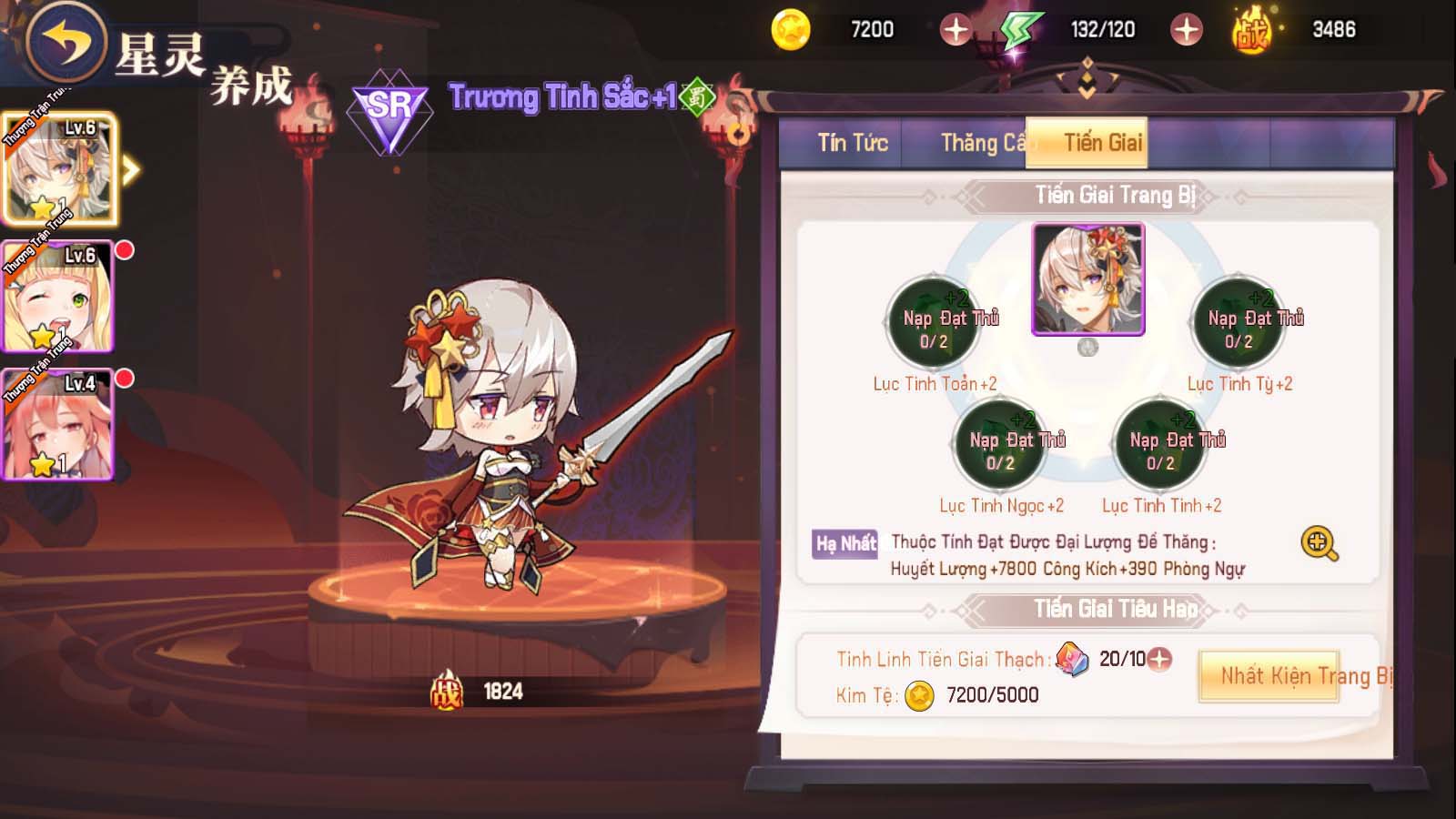Go back with the yellow arrow button
This screenshot has width=1456, height=819.
point(66,41)
